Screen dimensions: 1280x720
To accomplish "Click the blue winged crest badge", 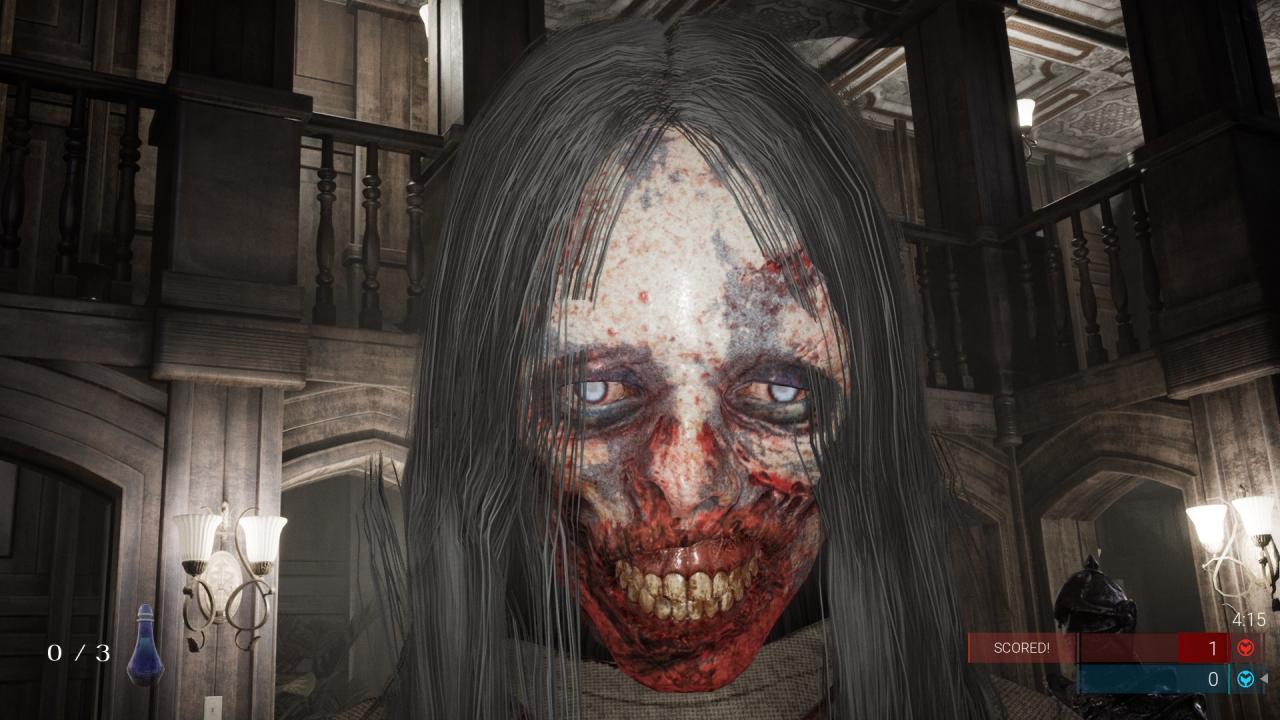I will [1245, 678].
